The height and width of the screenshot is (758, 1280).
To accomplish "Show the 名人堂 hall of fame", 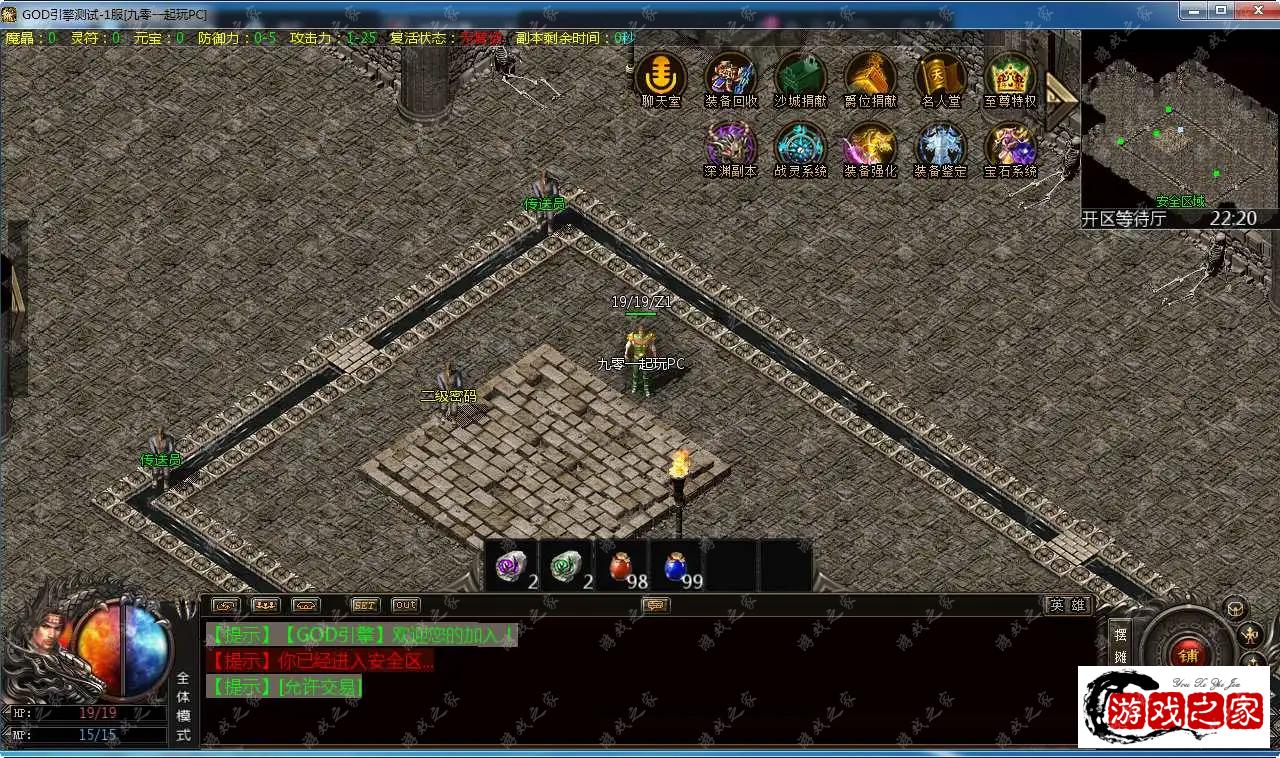I will [x=940, y=76].
